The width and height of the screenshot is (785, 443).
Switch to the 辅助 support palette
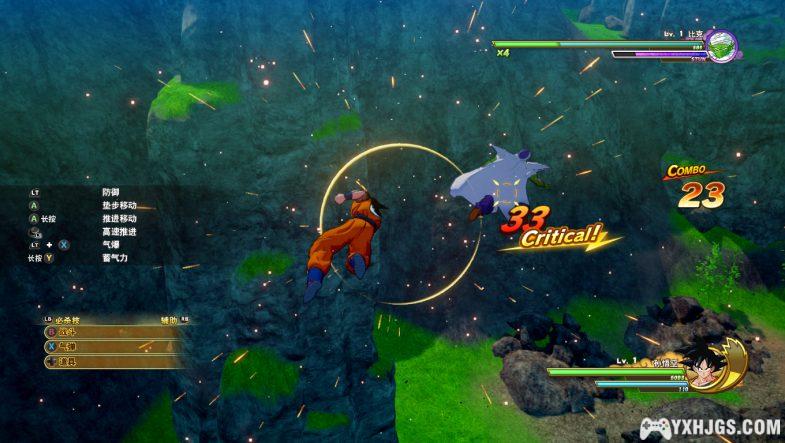[172, 319]
